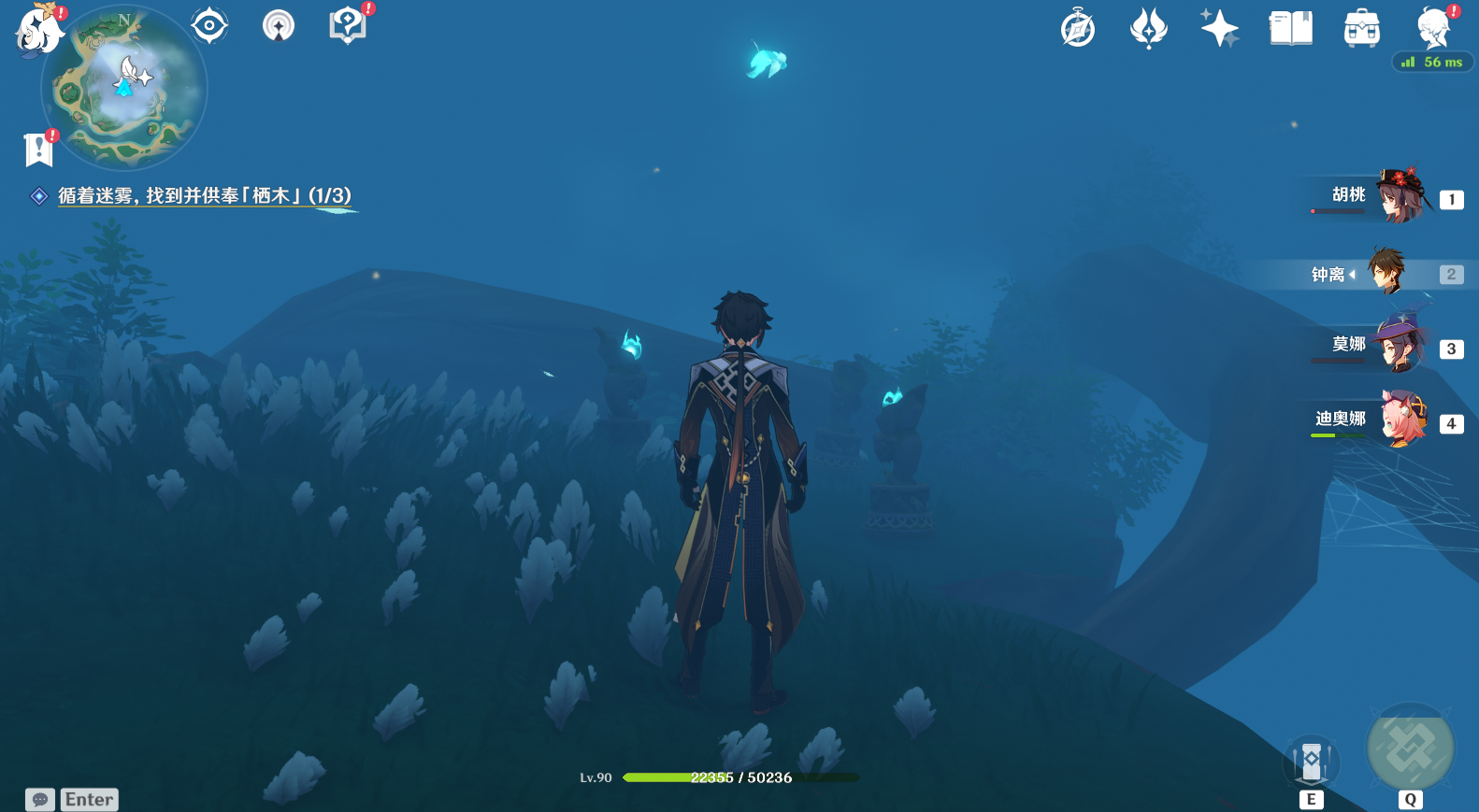This screenshot has height=812, width=1479.
Task: Open the book Archive icon
Action: pyautogui.click(x=1290, y=28)
